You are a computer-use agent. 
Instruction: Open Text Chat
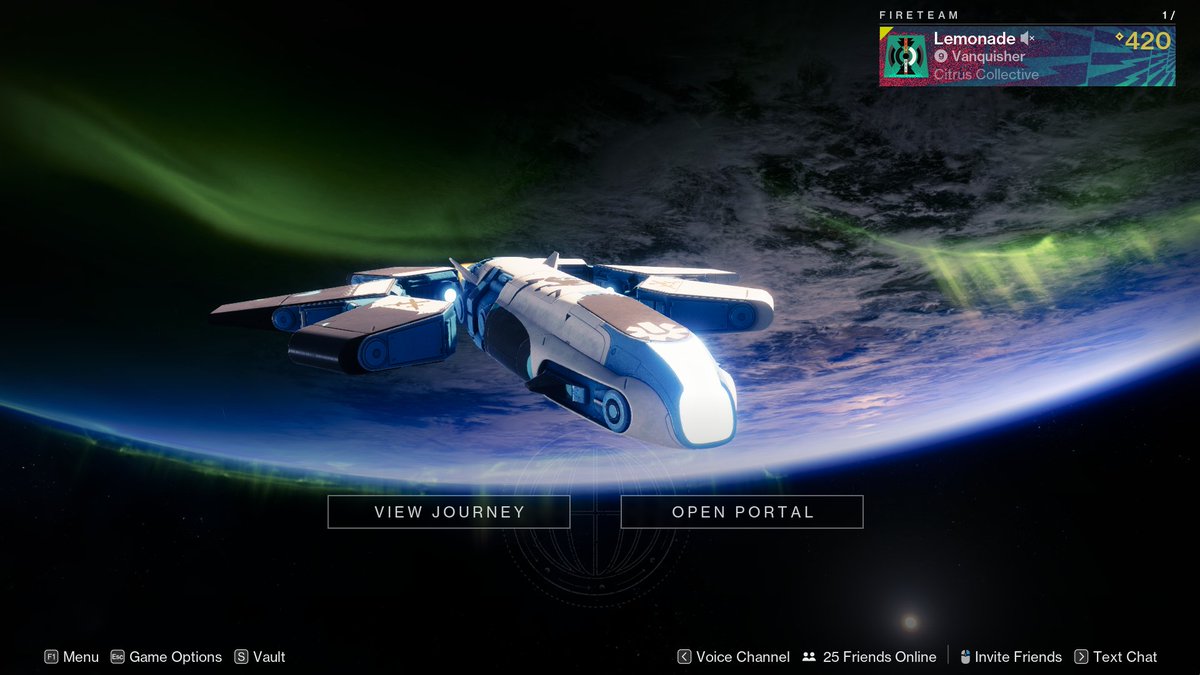click(x=1115, y=657)
